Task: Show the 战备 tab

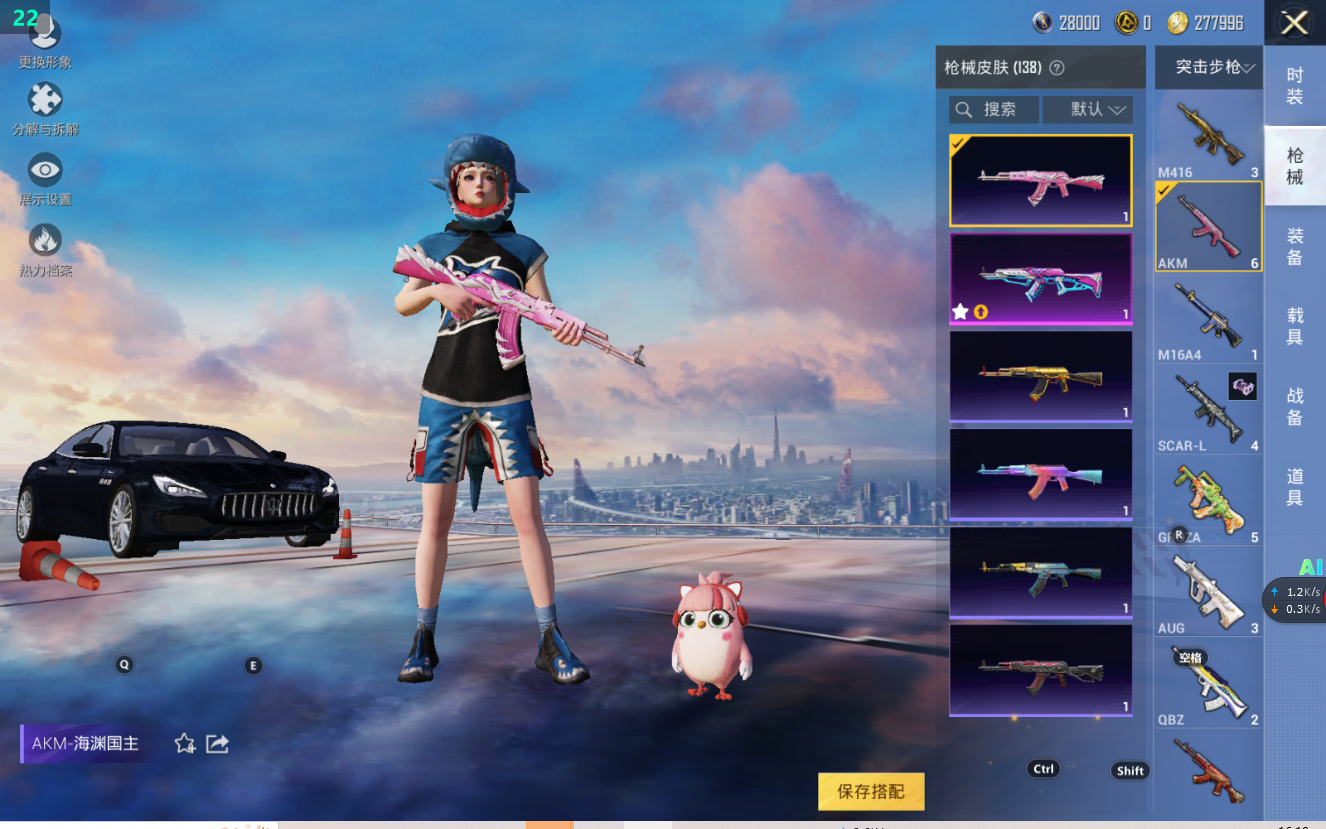Action: point(1295,407)
